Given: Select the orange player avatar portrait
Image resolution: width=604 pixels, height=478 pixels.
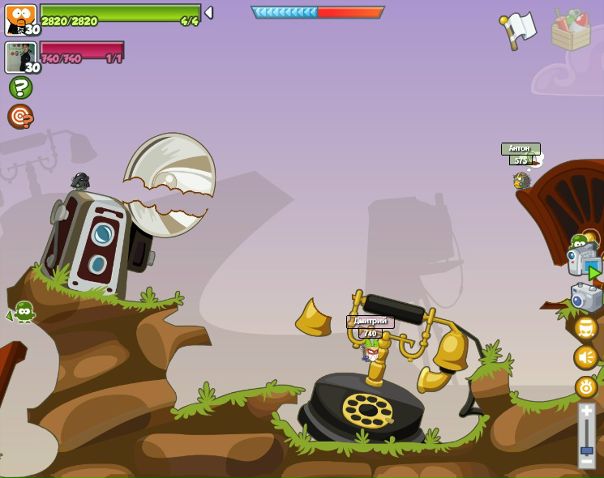Looking at the screenshot, I should (20, 19).
